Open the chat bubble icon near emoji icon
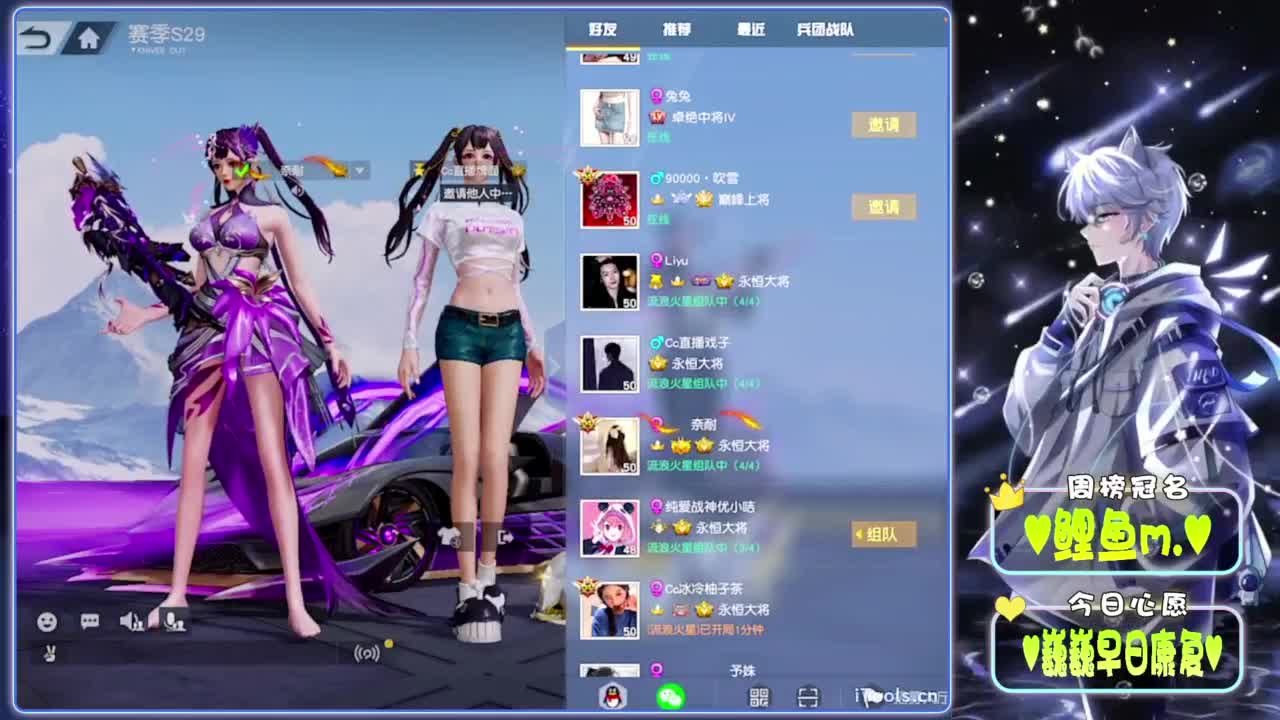Image resolution: width=1280 pixels, height=720 pixels. coord(90,622)
